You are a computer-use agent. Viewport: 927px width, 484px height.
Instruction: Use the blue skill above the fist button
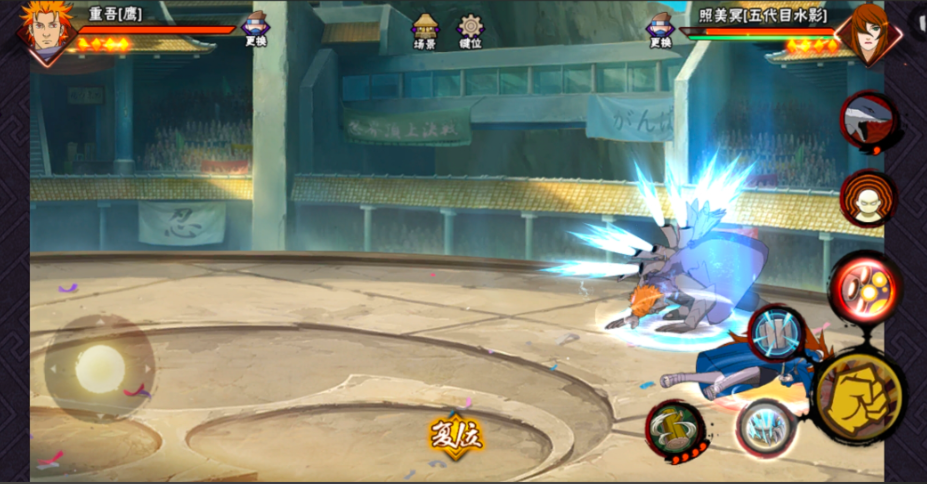[x=776, y=333]
